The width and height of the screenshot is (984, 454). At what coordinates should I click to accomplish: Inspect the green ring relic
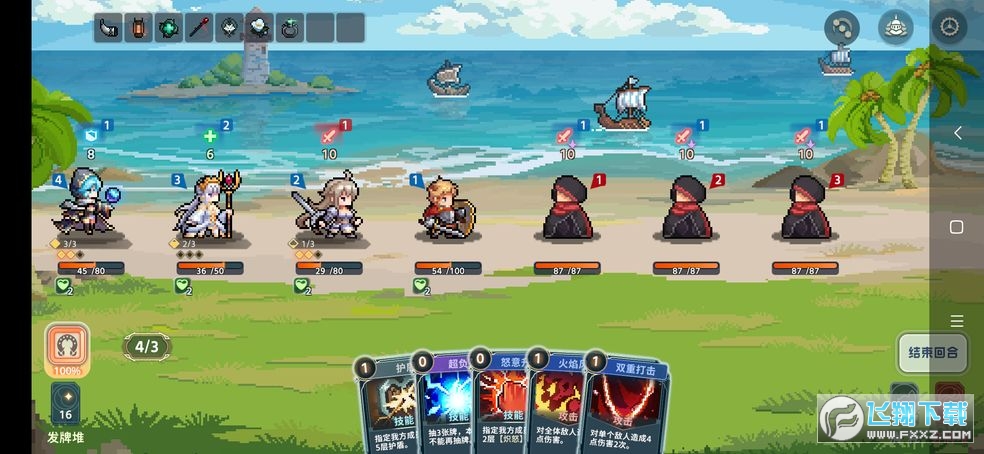point(290,28)
